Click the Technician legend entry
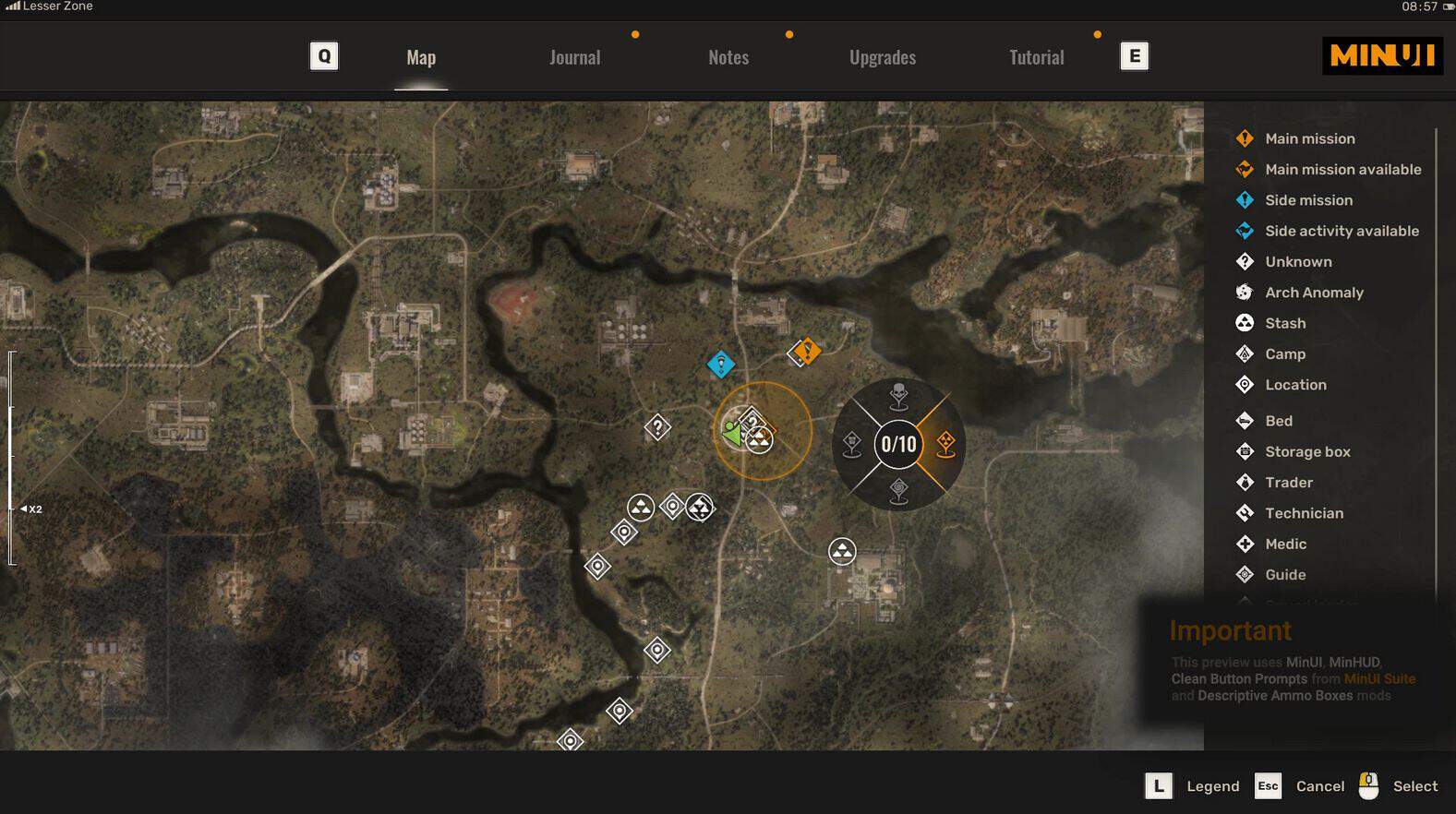The width and height of the screenshot is (1456, 814). (x=1304, y=513)
